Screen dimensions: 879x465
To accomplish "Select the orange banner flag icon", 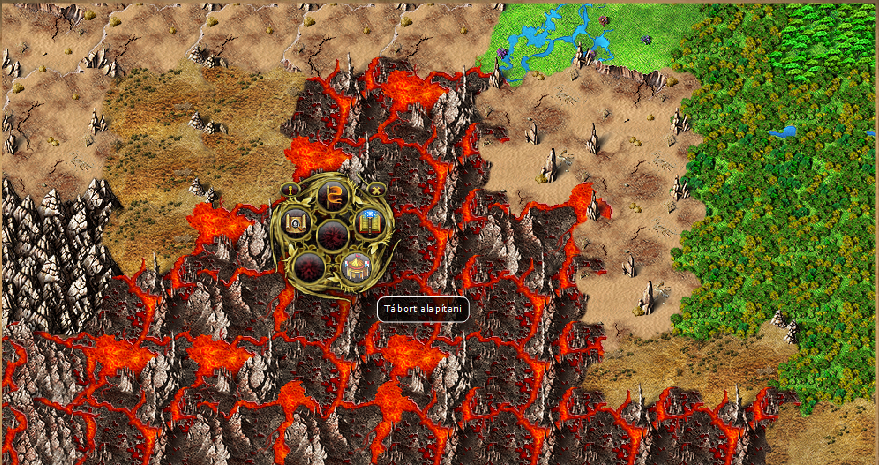I will tap(331, 194).
